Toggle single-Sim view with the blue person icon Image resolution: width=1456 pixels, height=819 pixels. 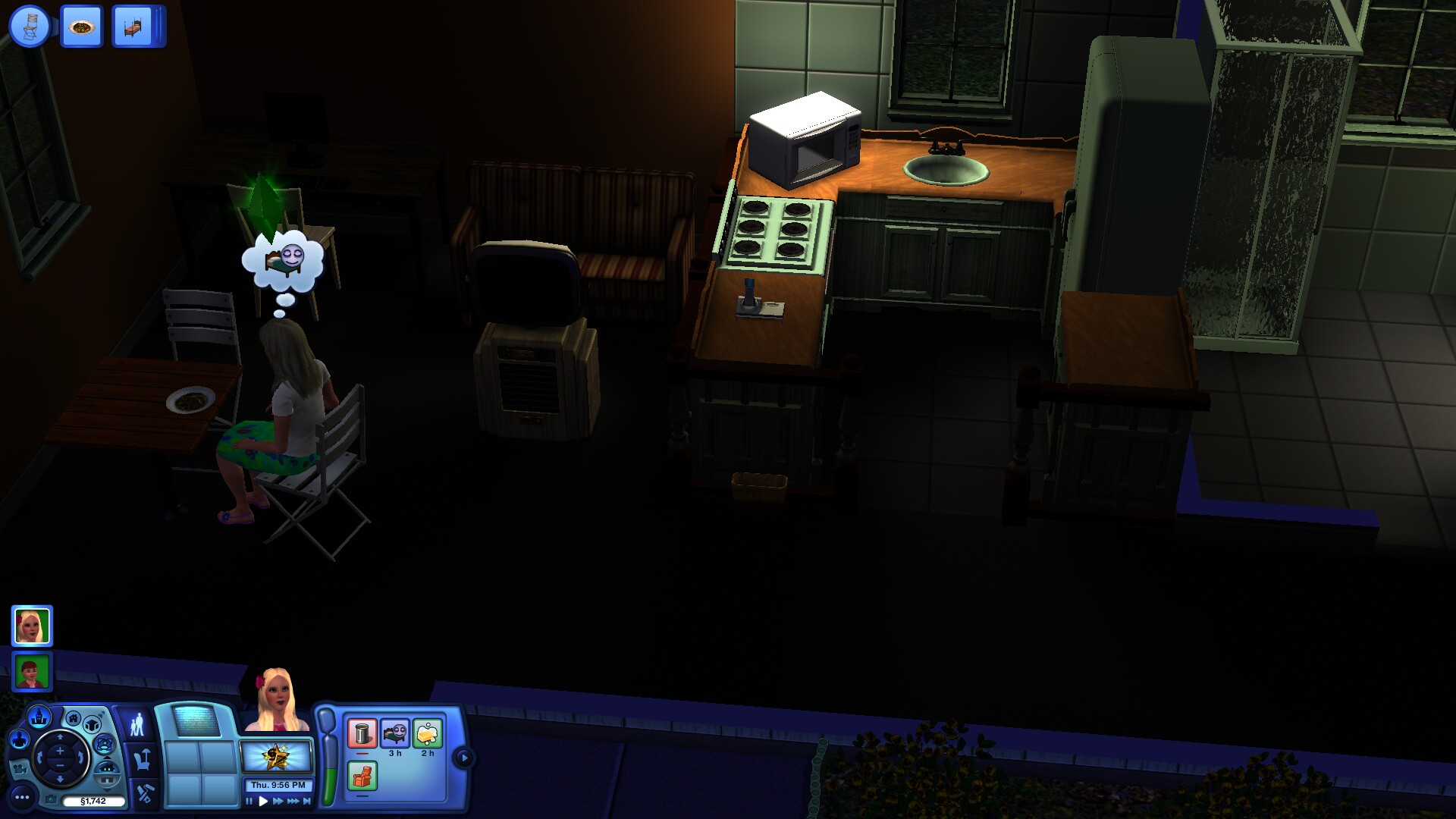coord(19,738)
